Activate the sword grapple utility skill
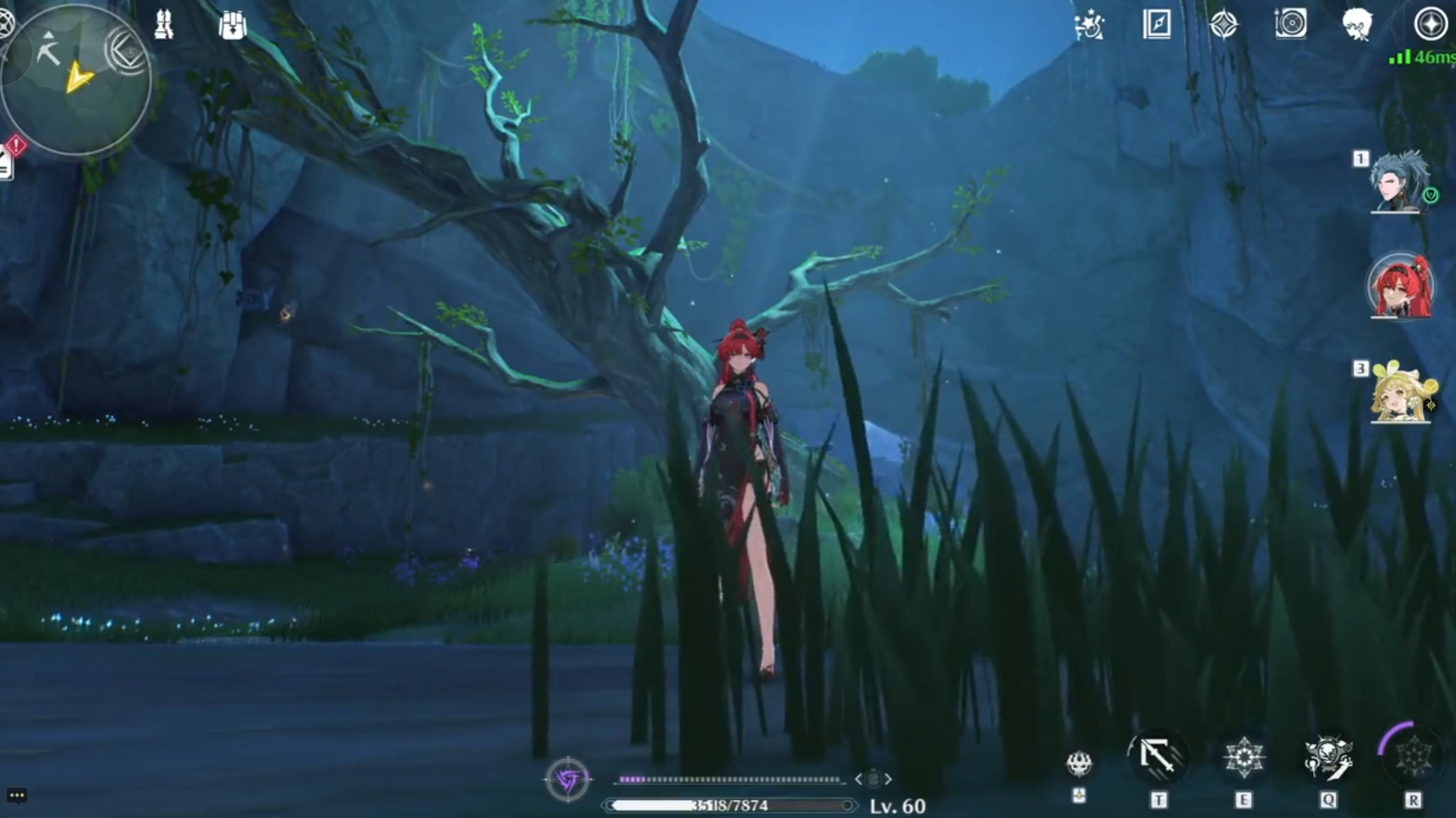Screen dimensions: 1456x818 click(x=1158, y=756)
